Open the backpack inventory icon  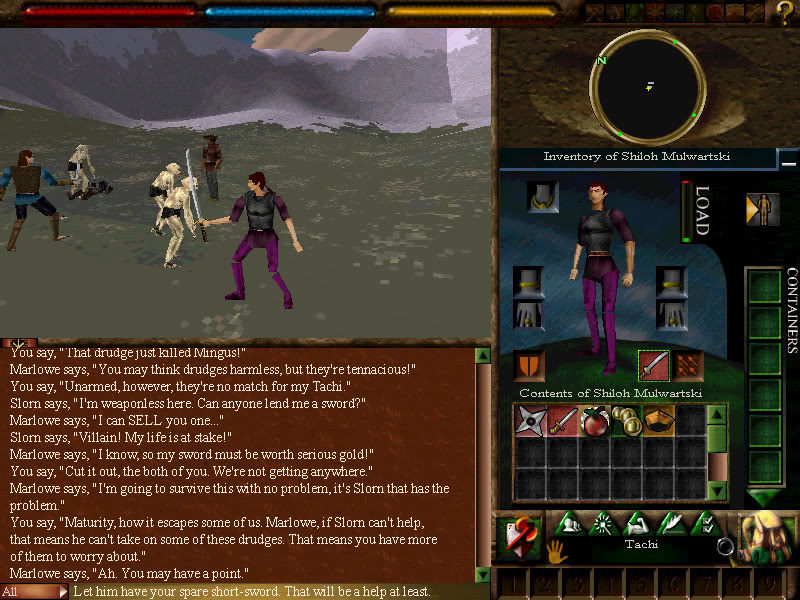click(767, 539)
